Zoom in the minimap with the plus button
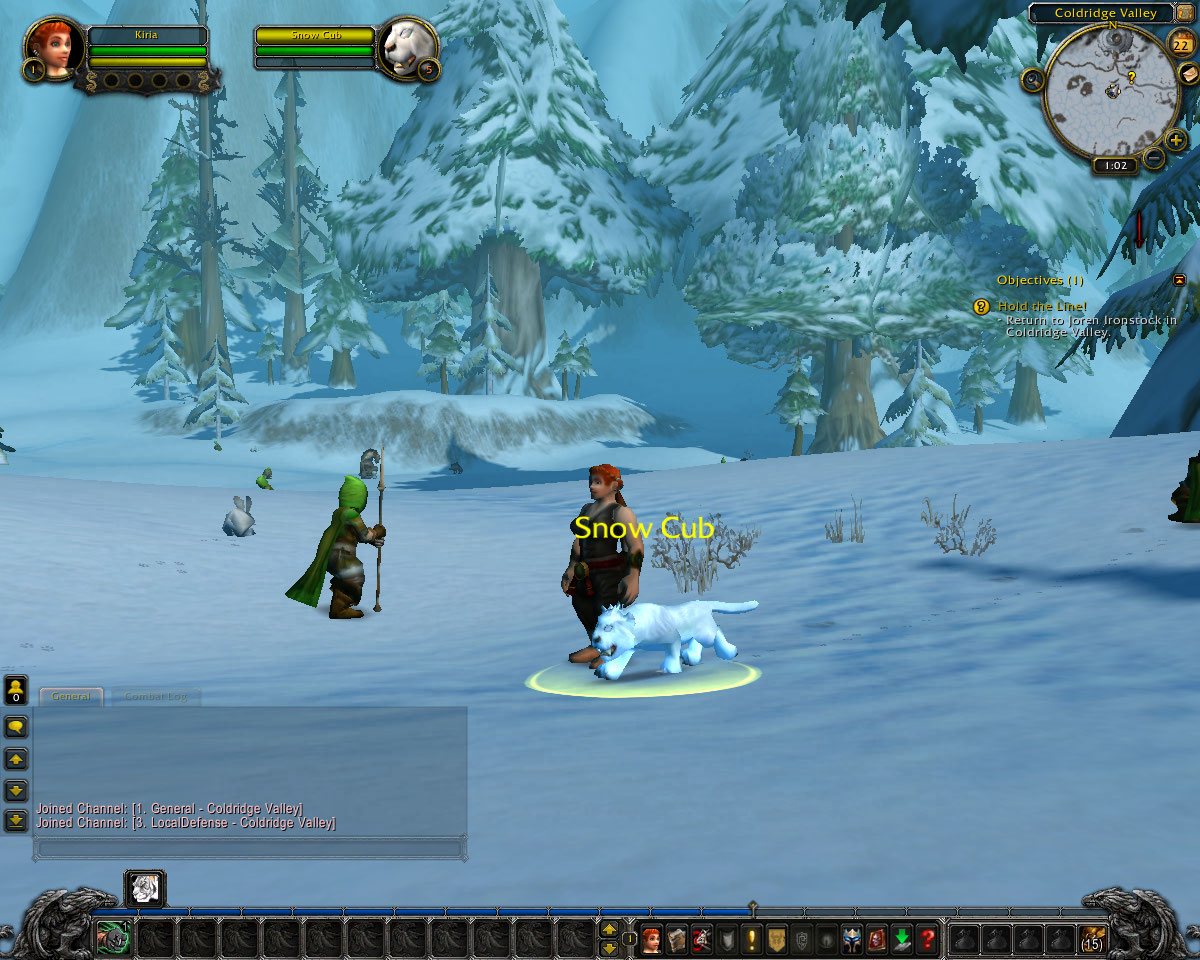This screenshot has width=1200, height=960. (1176, 139)
